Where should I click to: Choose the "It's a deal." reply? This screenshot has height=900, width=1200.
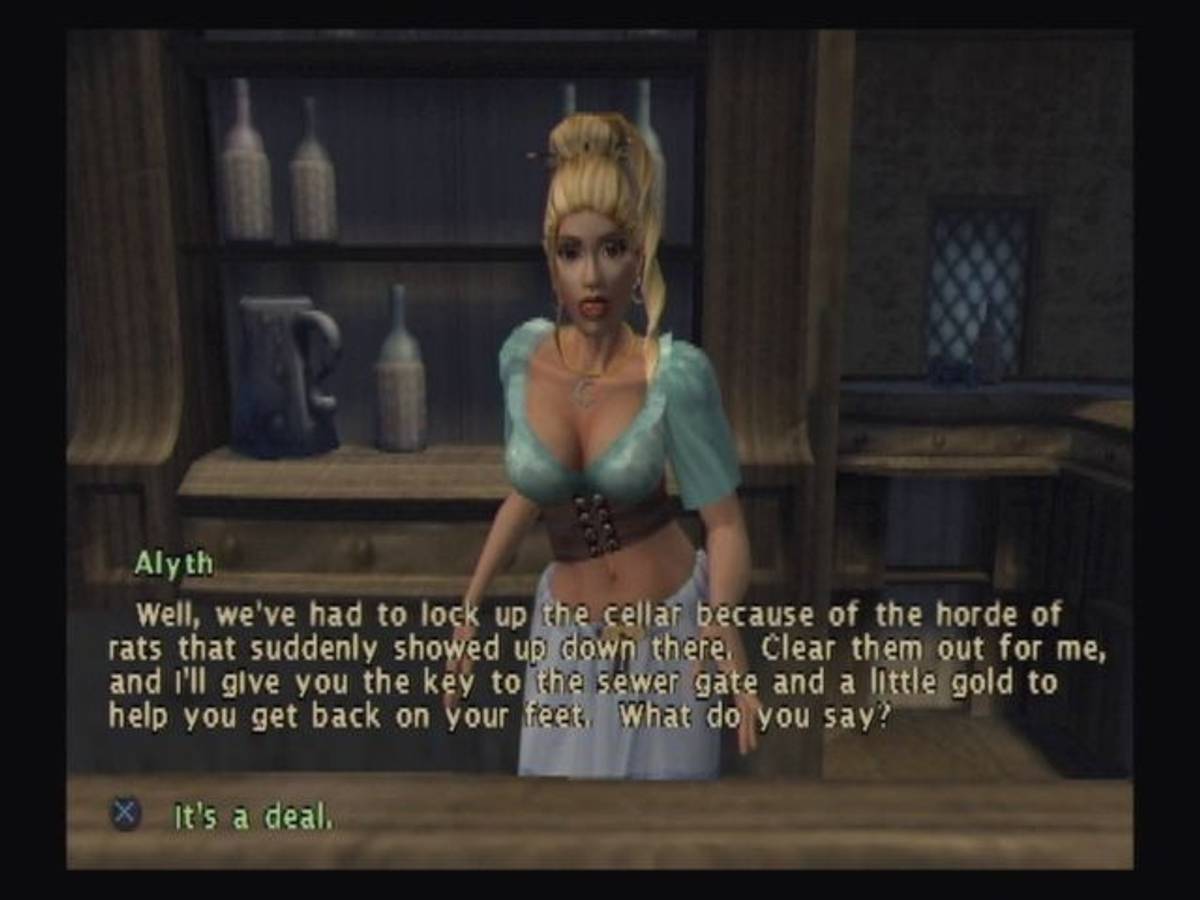[x=252, y=817]
